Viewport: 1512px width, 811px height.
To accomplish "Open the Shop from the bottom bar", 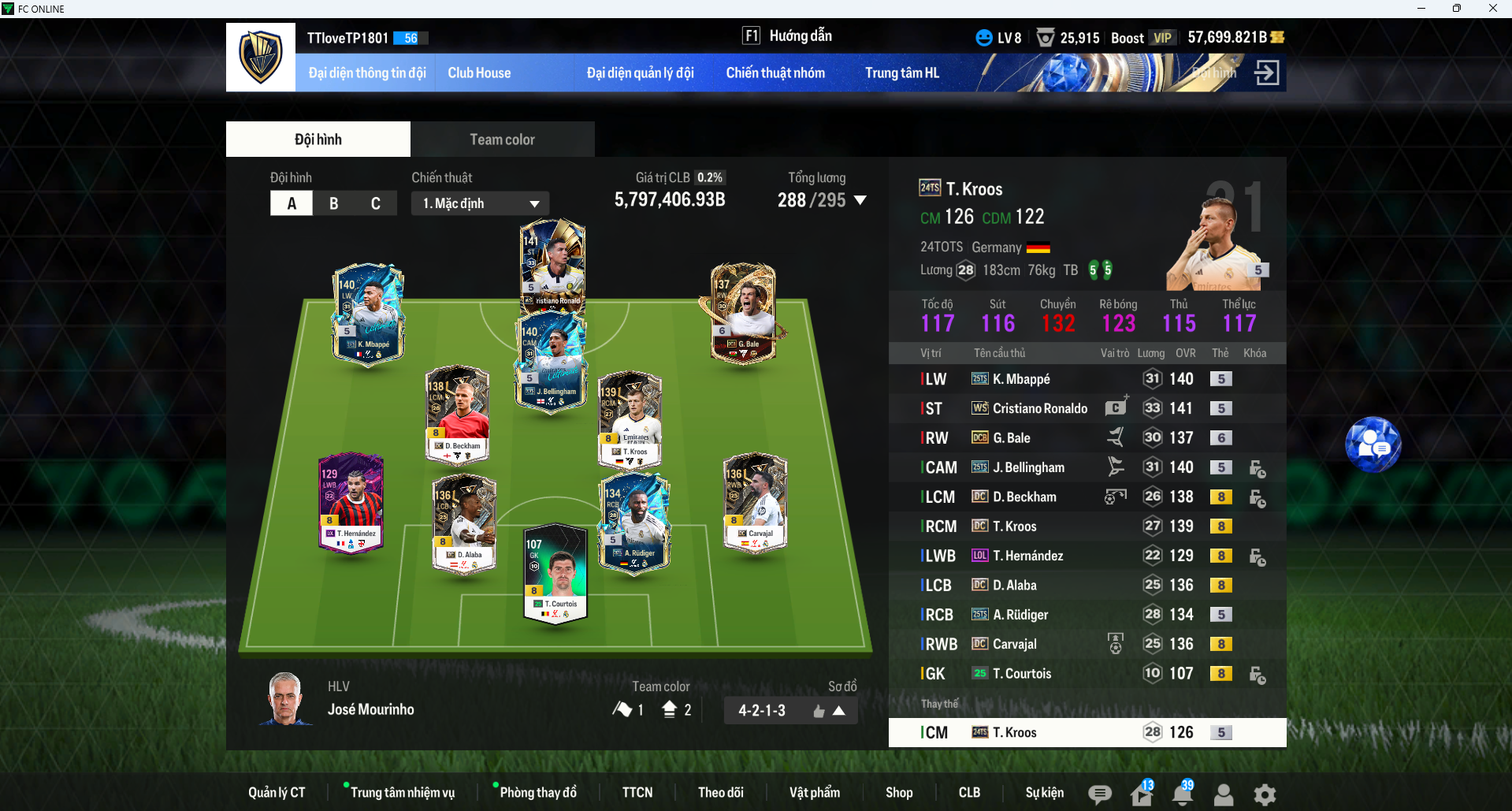I will [898, 792].
